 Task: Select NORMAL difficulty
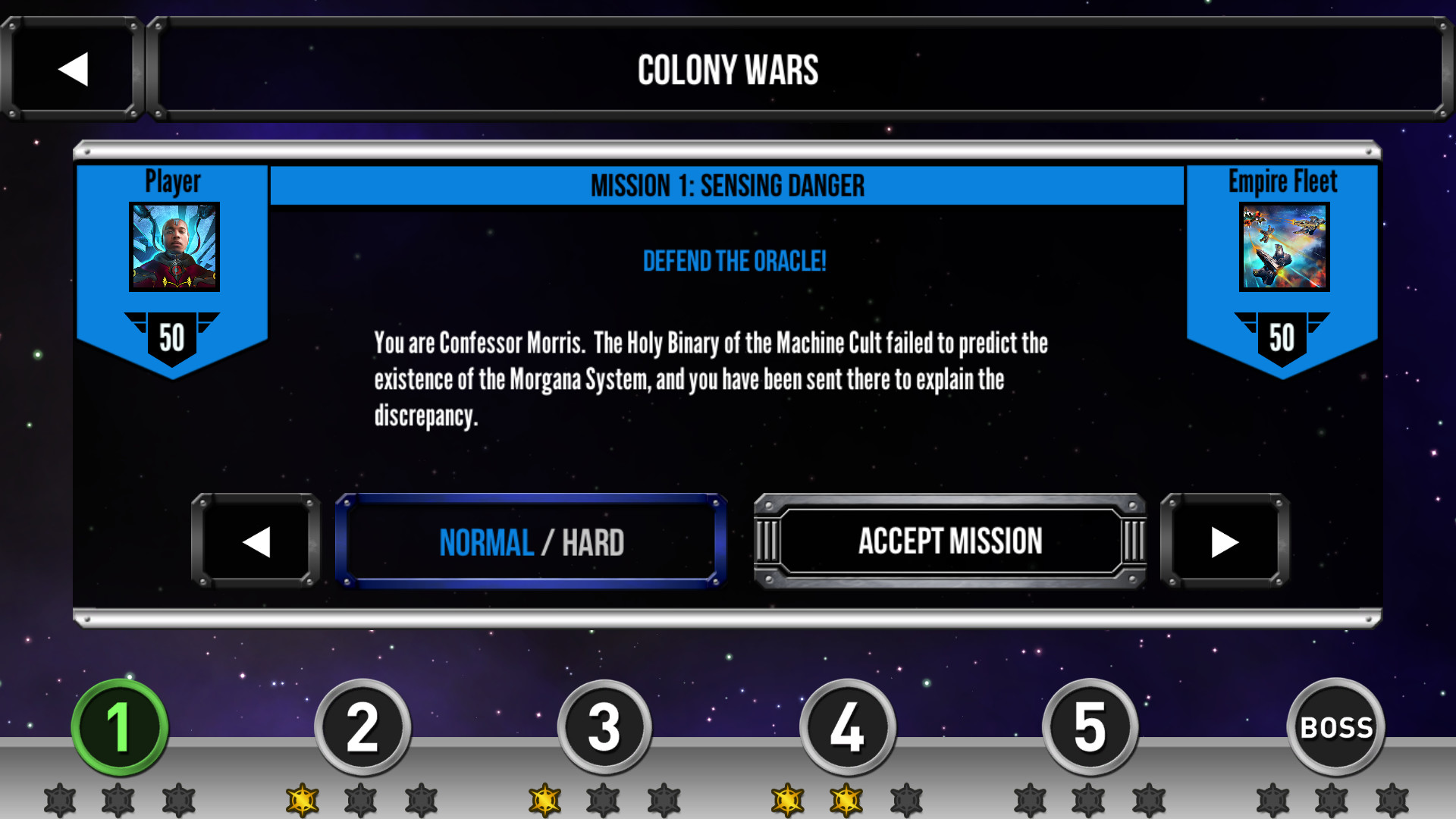pos(486,541)
